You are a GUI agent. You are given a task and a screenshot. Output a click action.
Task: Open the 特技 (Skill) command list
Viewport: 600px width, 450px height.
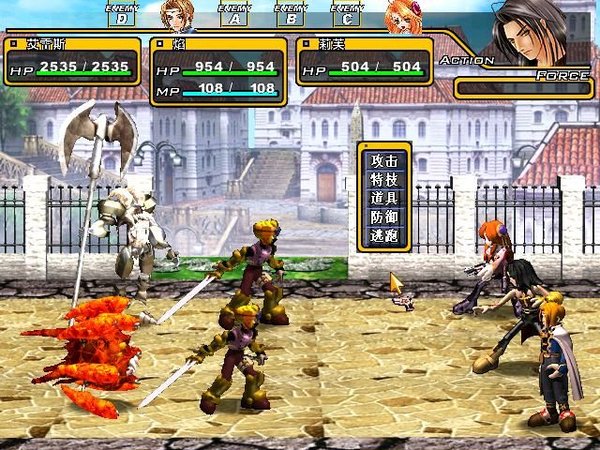(384, 179)
